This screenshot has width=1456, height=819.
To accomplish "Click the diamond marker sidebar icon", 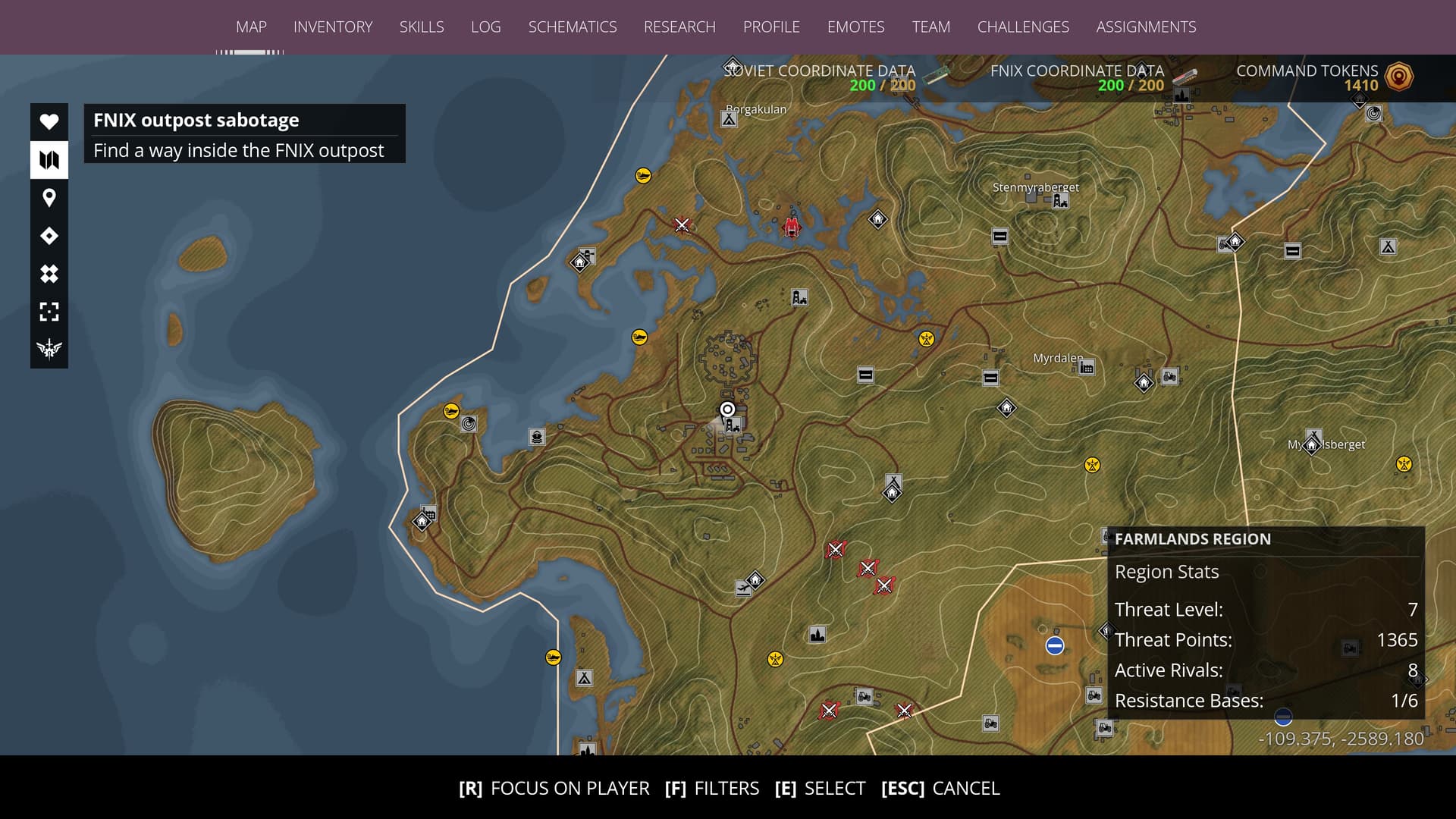I will [x=49, y=236].
